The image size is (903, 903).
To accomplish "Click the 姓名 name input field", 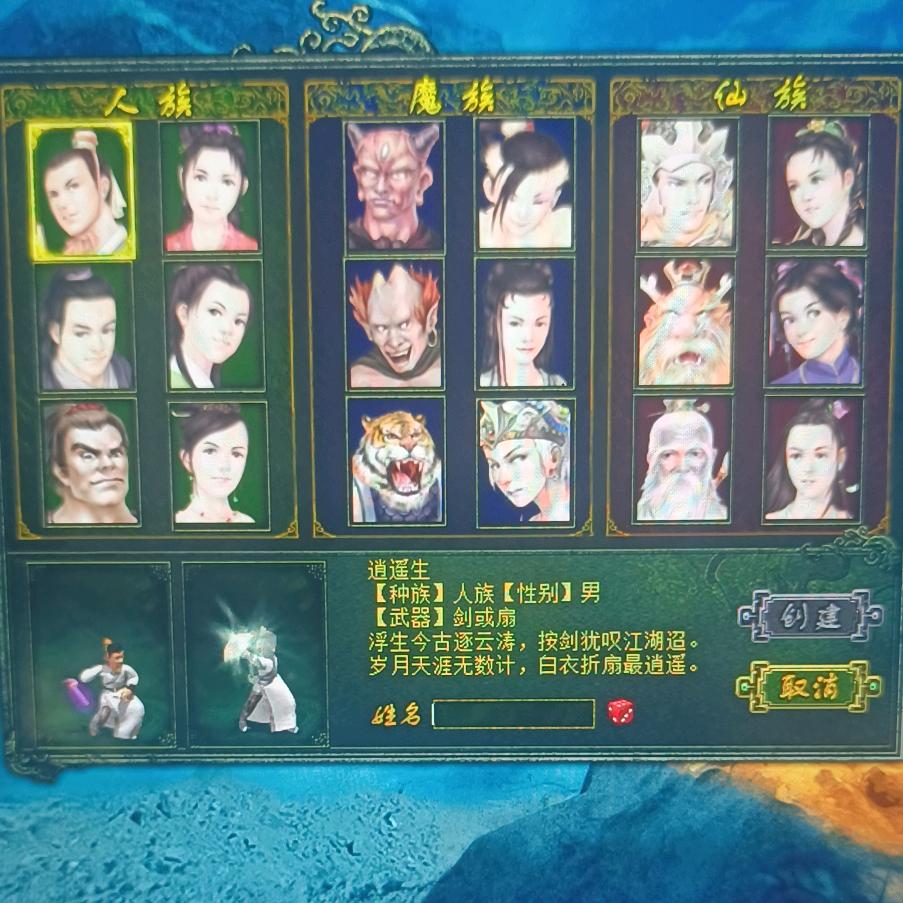I will (x=513, y=713).
